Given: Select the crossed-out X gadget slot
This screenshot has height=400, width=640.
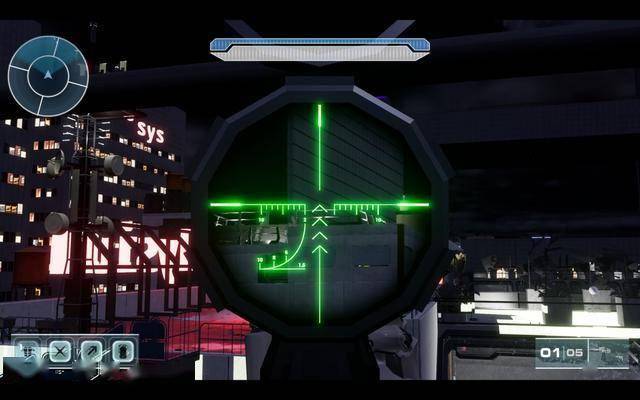Looking at the screenshot, I should pyautogui.click(x=60, y=351).
